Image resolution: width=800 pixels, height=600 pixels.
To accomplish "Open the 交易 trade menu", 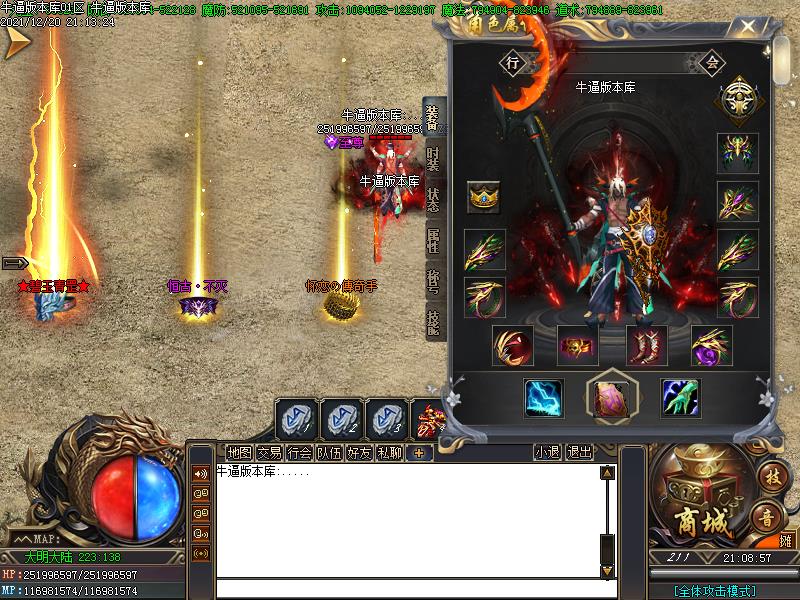I will (269, 453).
